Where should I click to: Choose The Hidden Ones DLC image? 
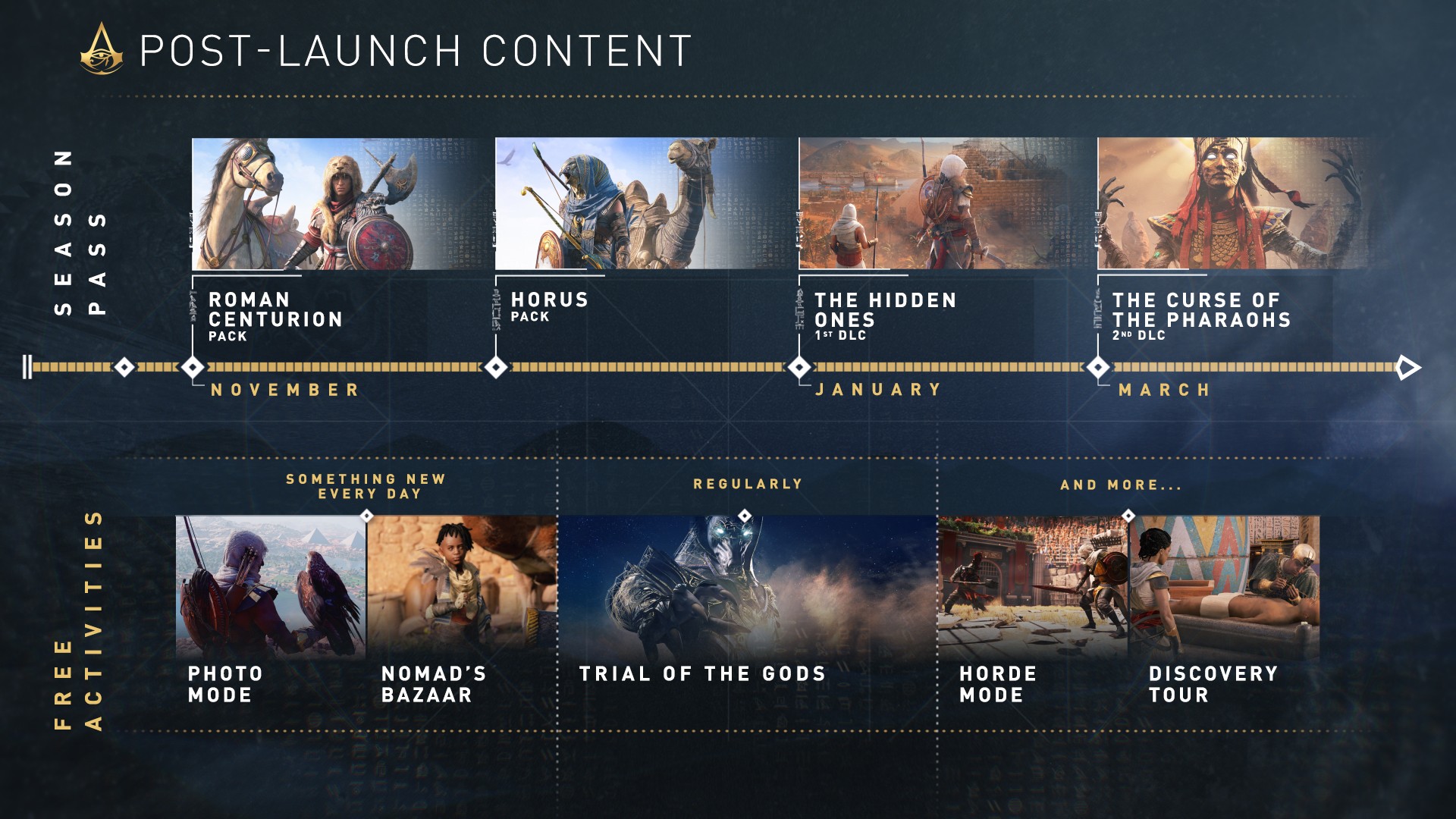[x=946, y=203]
